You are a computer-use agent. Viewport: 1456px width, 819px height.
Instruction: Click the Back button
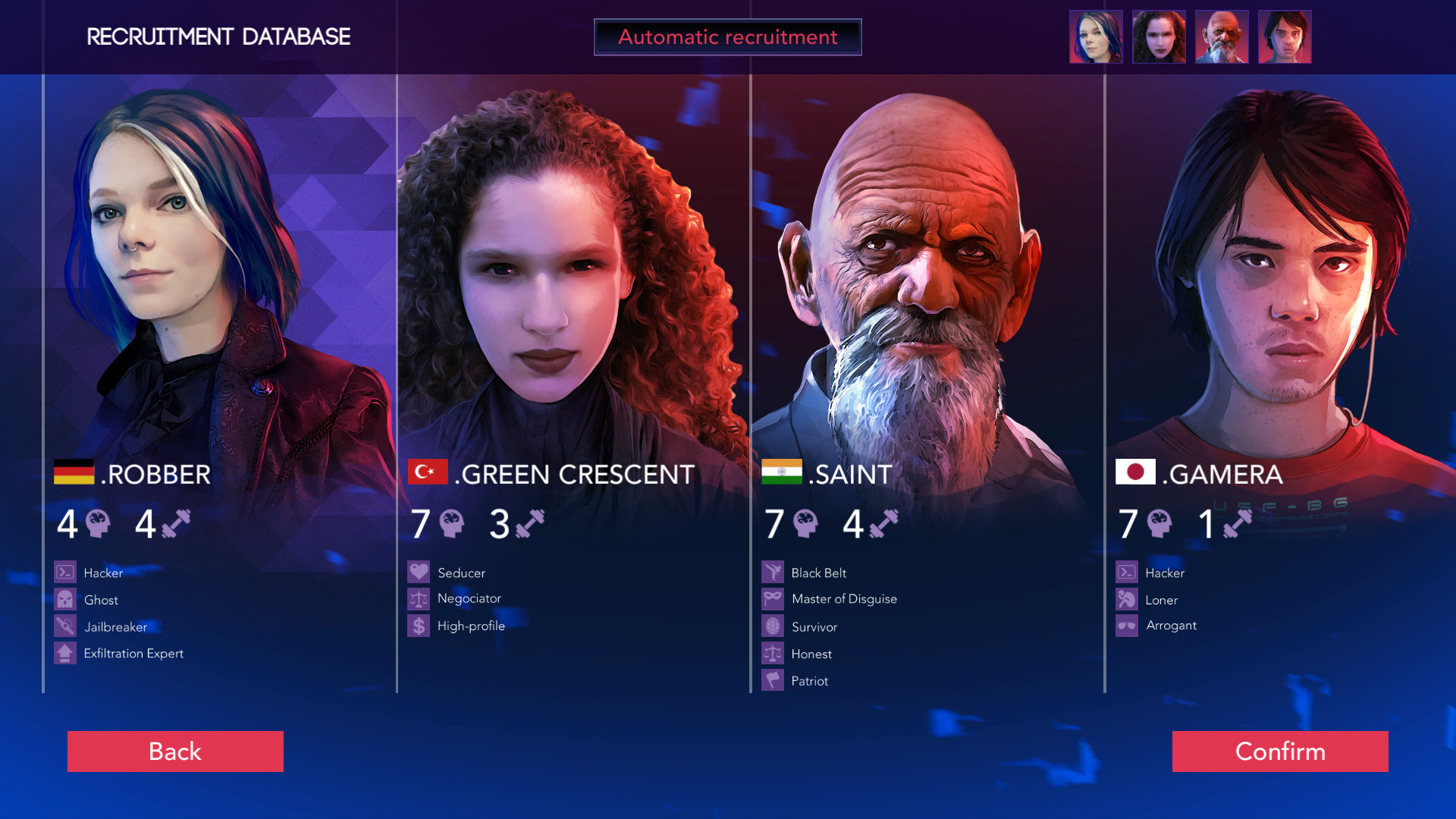175,752
